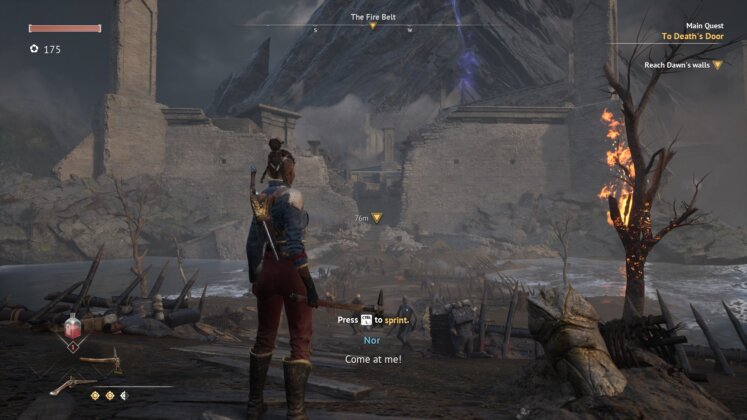Select the red healing flask icon
The image size is (747, 420).
[x=72, y=328]
